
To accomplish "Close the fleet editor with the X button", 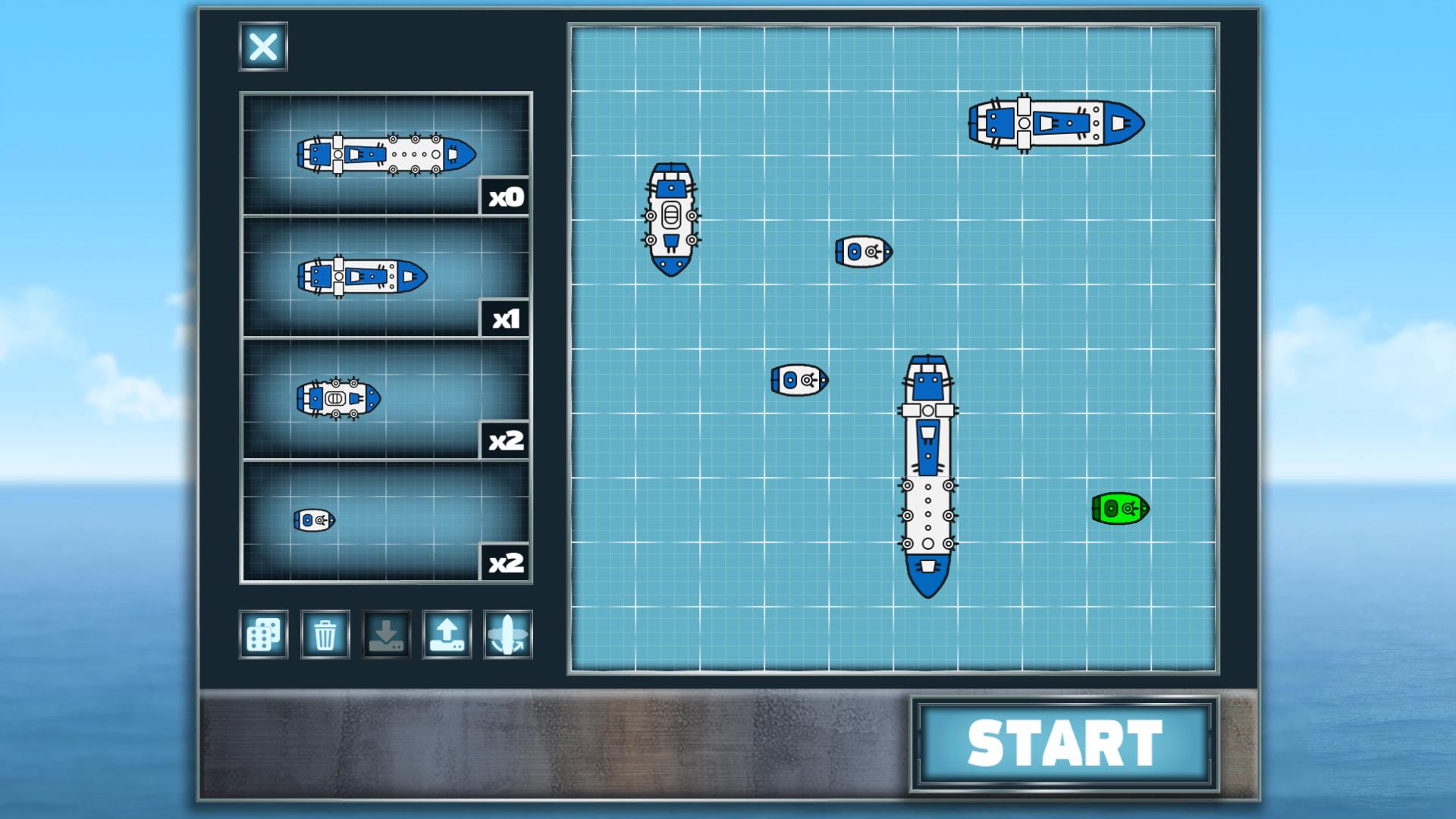I will 262,48.
